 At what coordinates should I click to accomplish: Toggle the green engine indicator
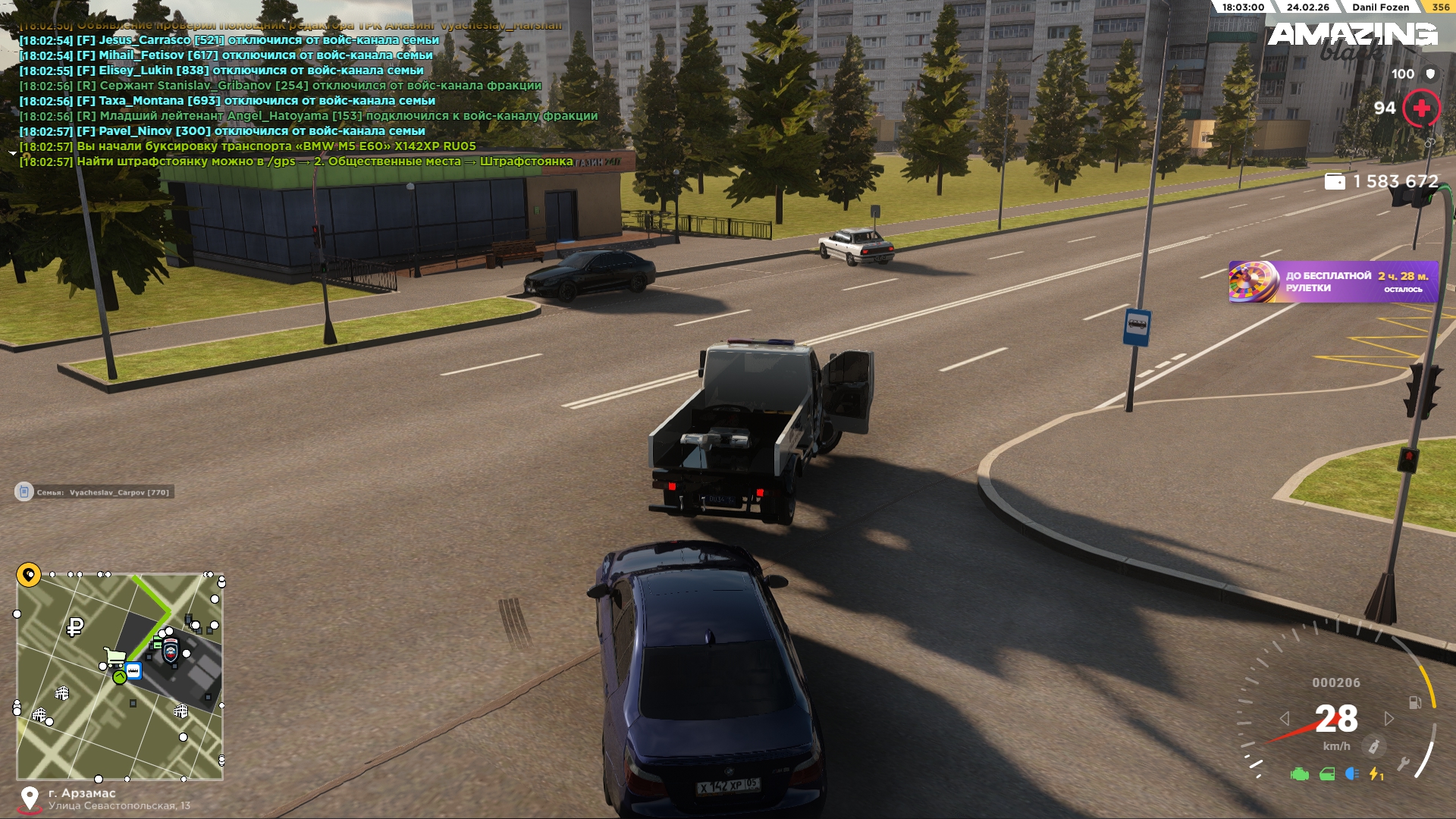1300,774
